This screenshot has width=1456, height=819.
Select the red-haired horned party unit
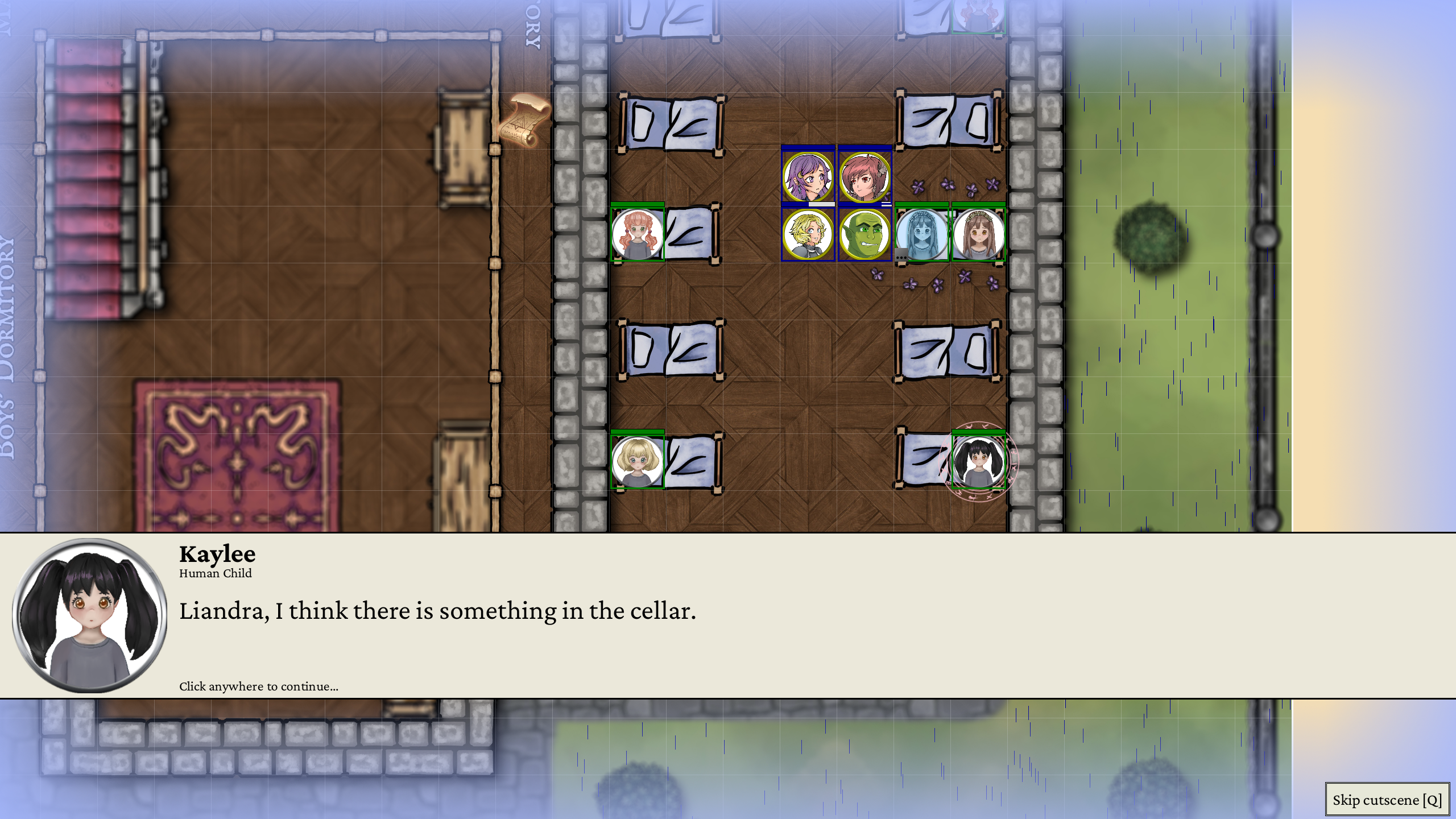pos(864,177)
